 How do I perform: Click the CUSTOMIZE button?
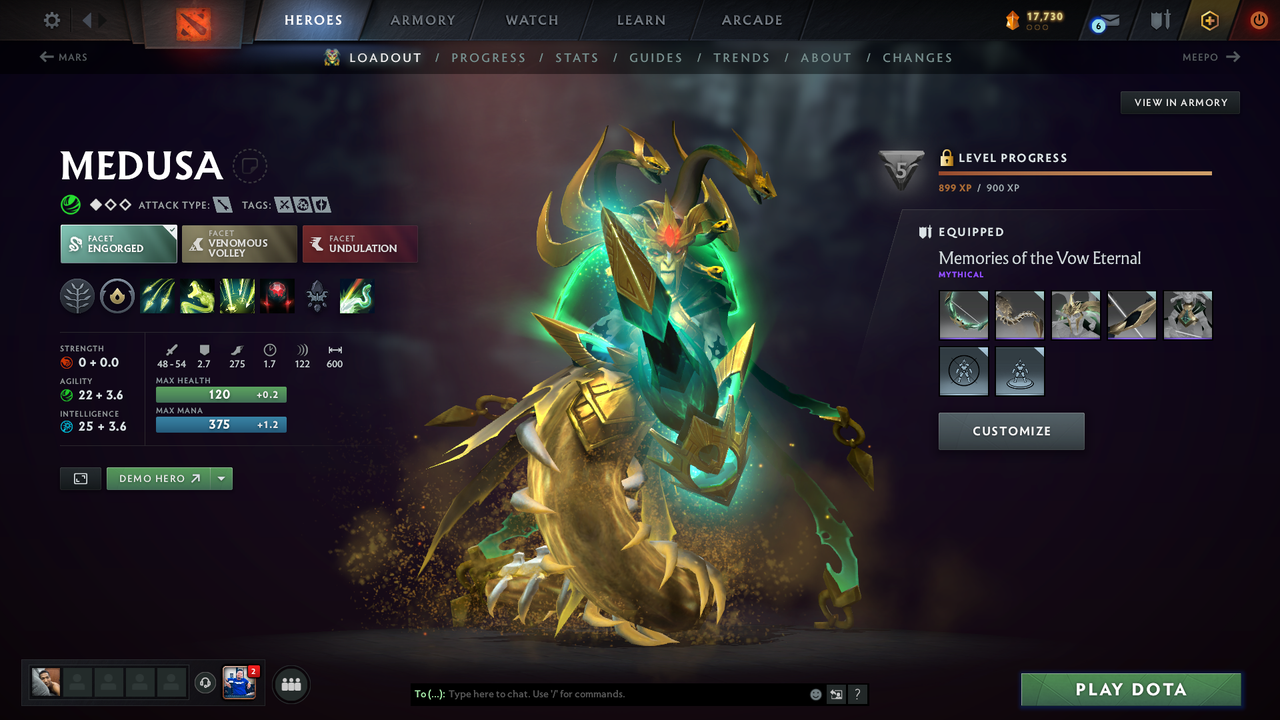(1011, 431)
